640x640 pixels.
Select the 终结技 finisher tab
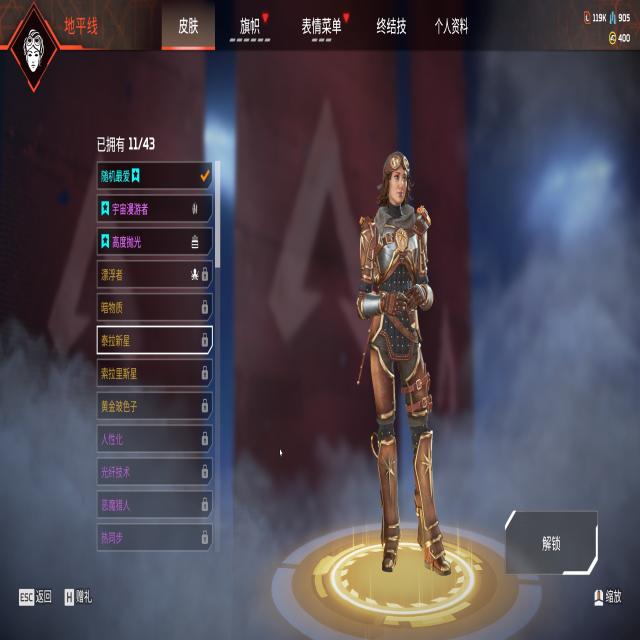click(x=391, y=27)
